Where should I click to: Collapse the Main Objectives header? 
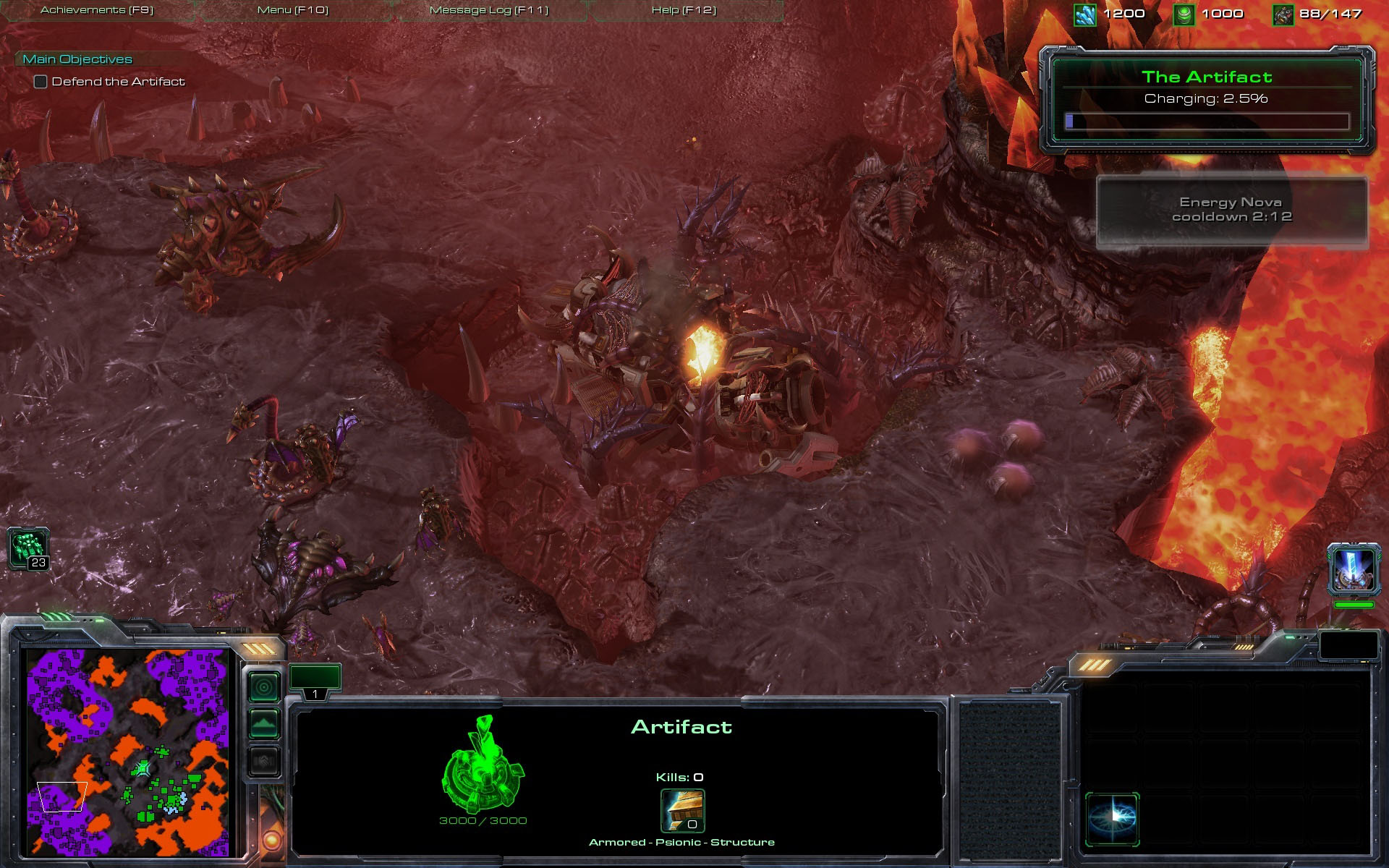click(x=77, y=59)
